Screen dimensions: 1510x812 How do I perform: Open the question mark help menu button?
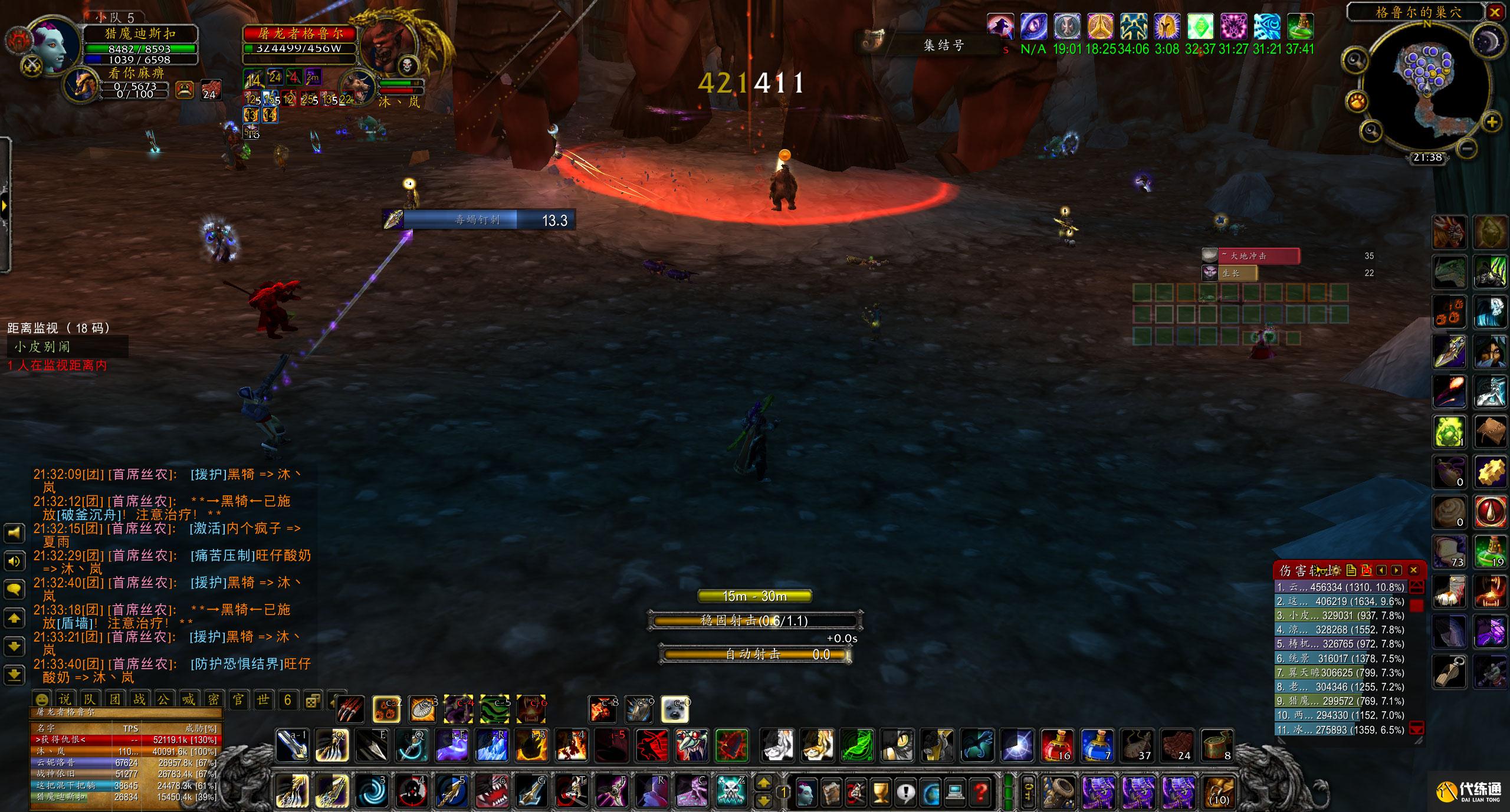(x=980, y=792)
